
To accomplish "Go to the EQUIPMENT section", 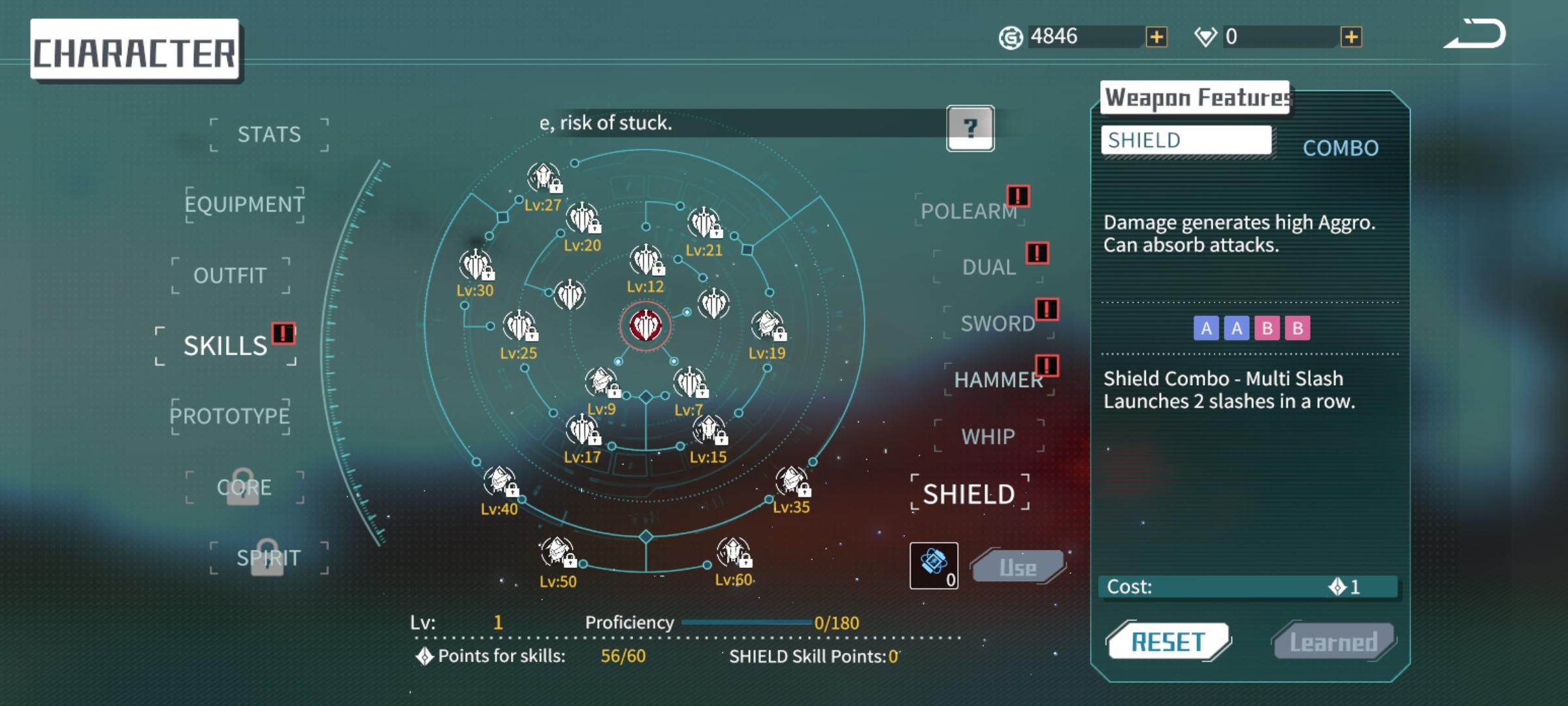I will pos(244,205).
